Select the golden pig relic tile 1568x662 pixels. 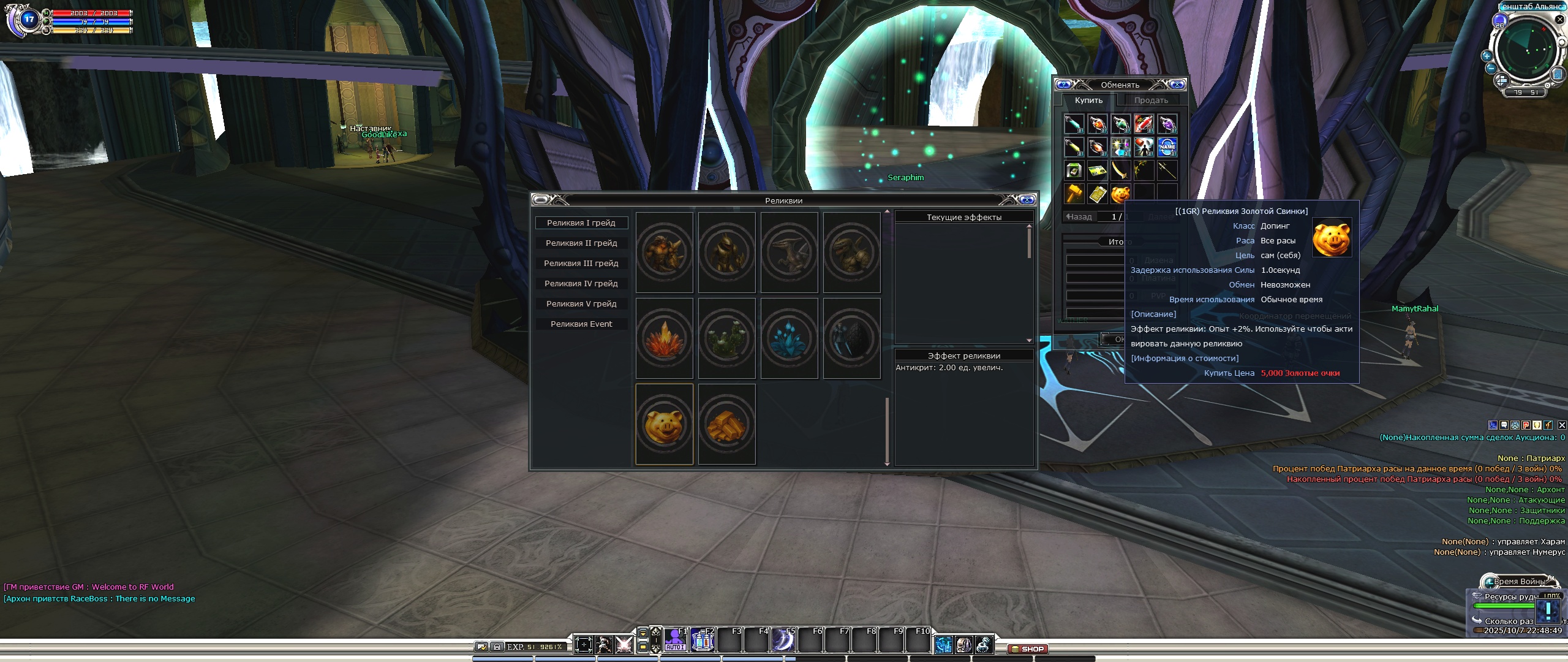click(x=665, y=424)
